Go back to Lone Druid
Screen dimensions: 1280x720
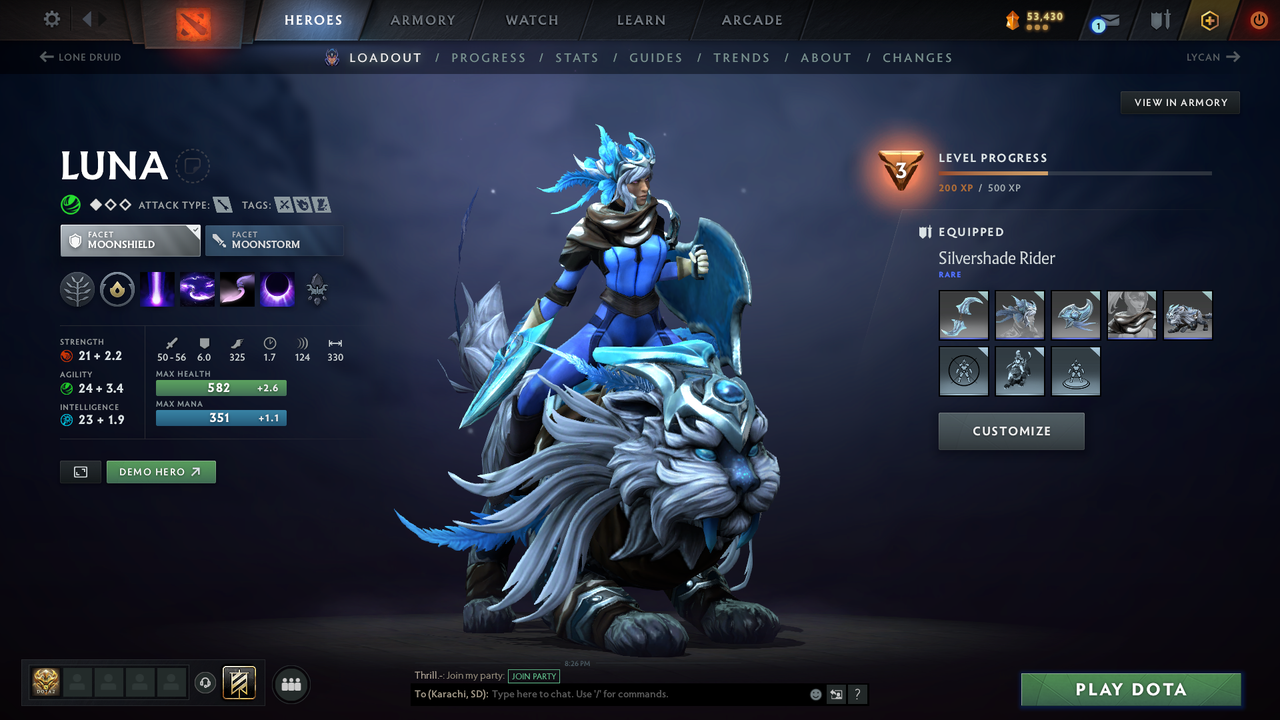click(x=80, y=57)
